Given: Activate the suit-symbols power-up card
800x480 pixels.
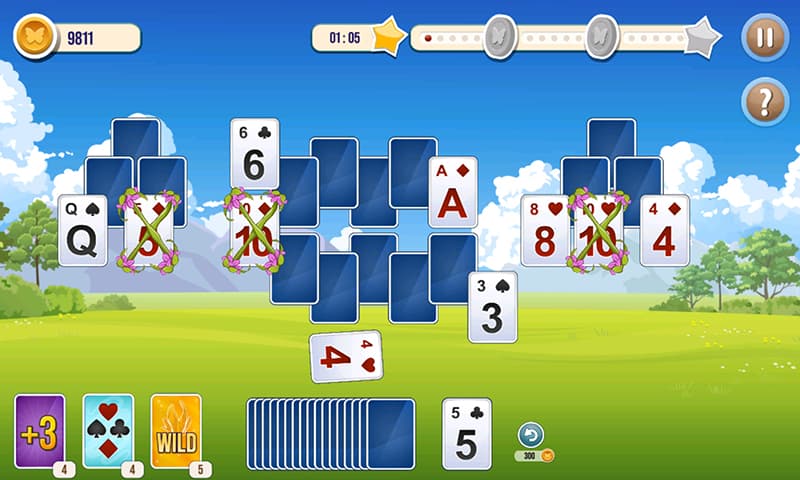Looking at the screenshot, I should (x=108, y=432).
